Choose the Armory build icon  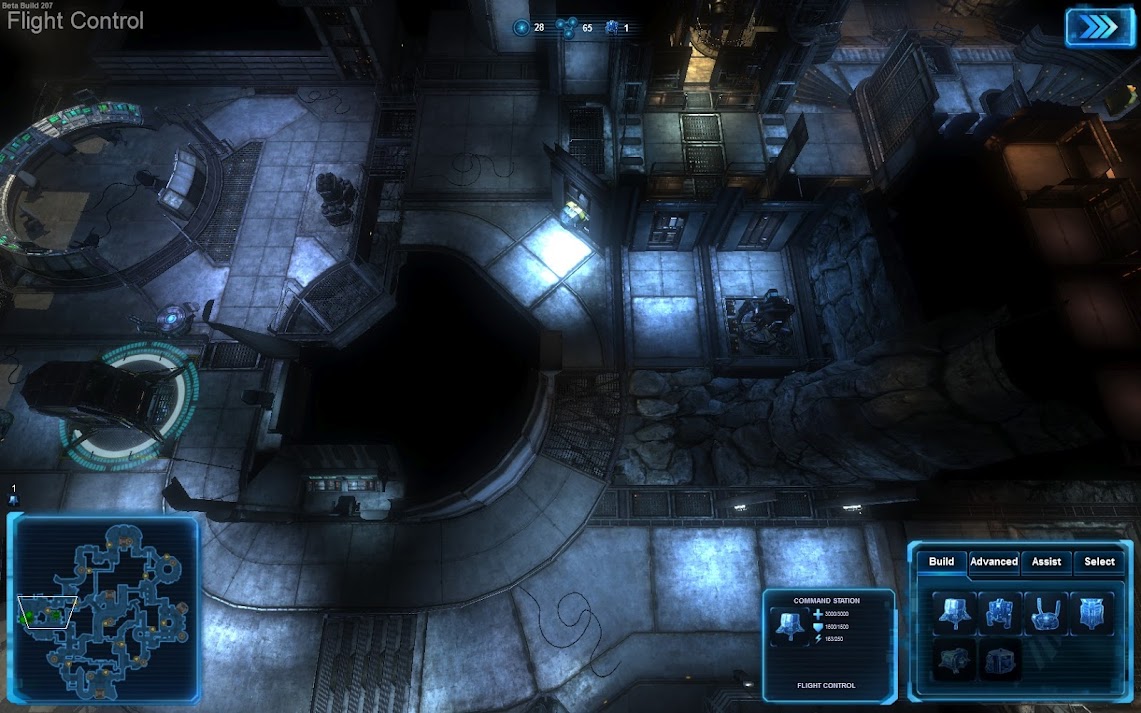[1092, 613]
